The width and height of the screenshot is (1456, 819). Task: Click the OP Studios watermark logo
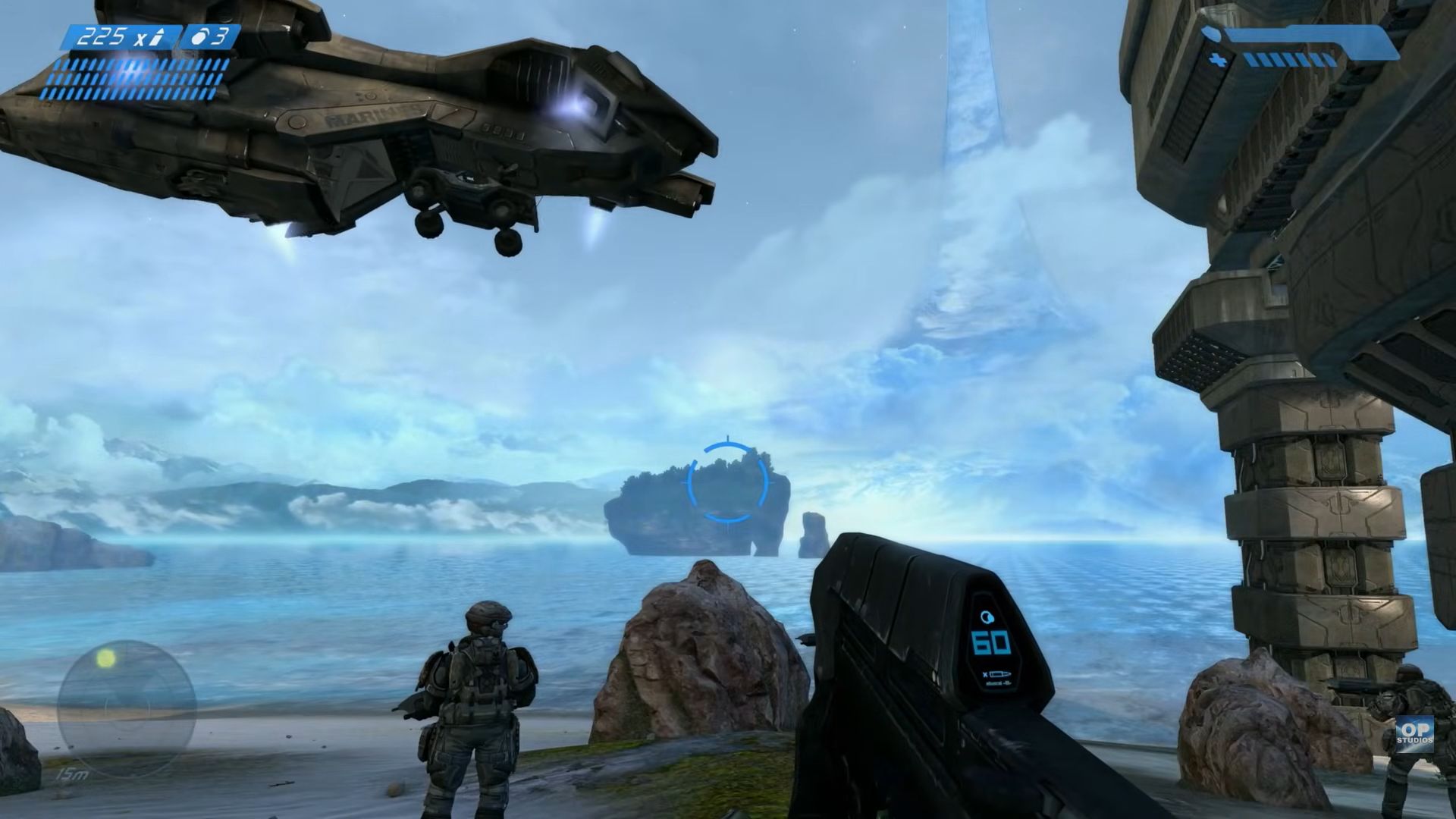(1414, 733)
